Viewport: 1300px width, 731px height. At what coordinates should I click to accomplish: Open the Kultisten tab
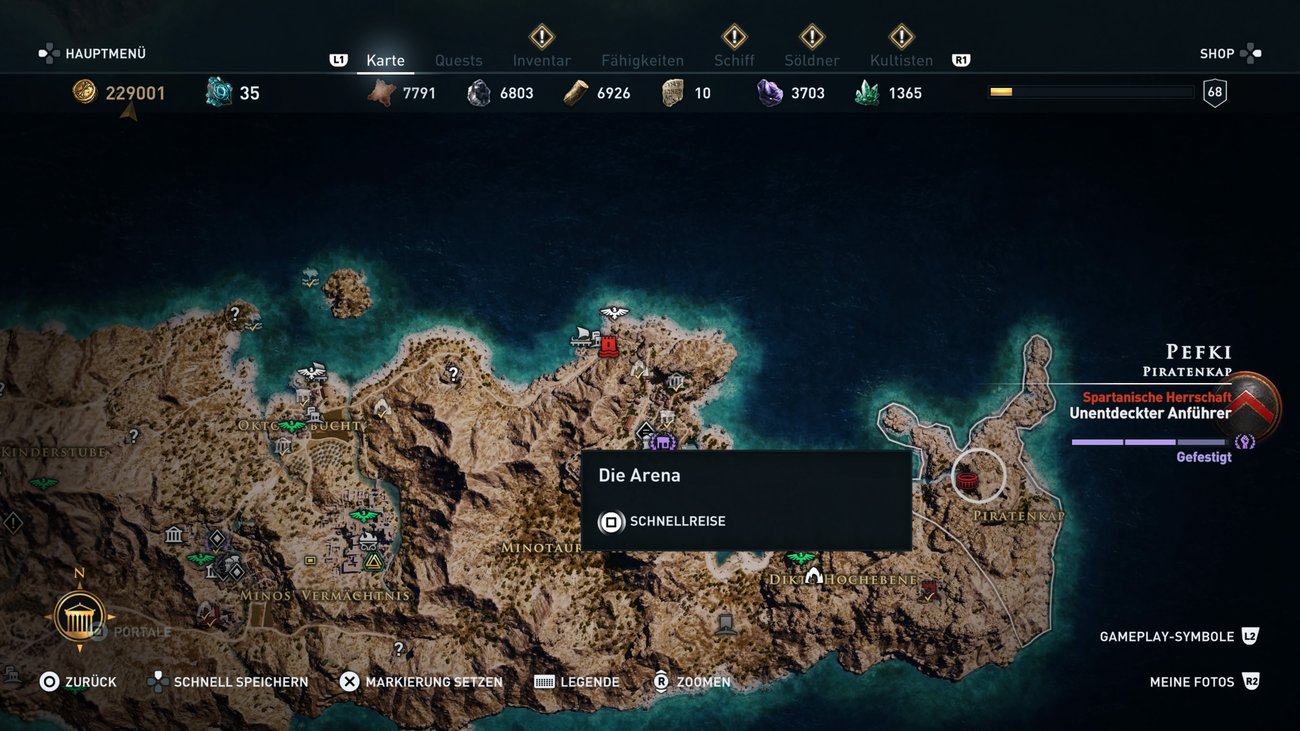(x=901, y=60)
